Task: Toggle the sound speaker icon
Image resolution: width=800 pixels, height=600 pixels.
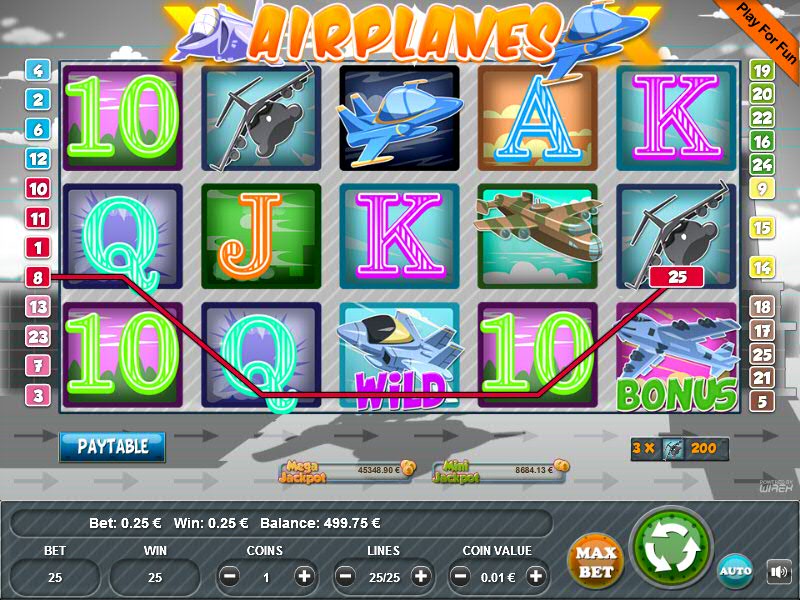Action: [x=778, y=572]
